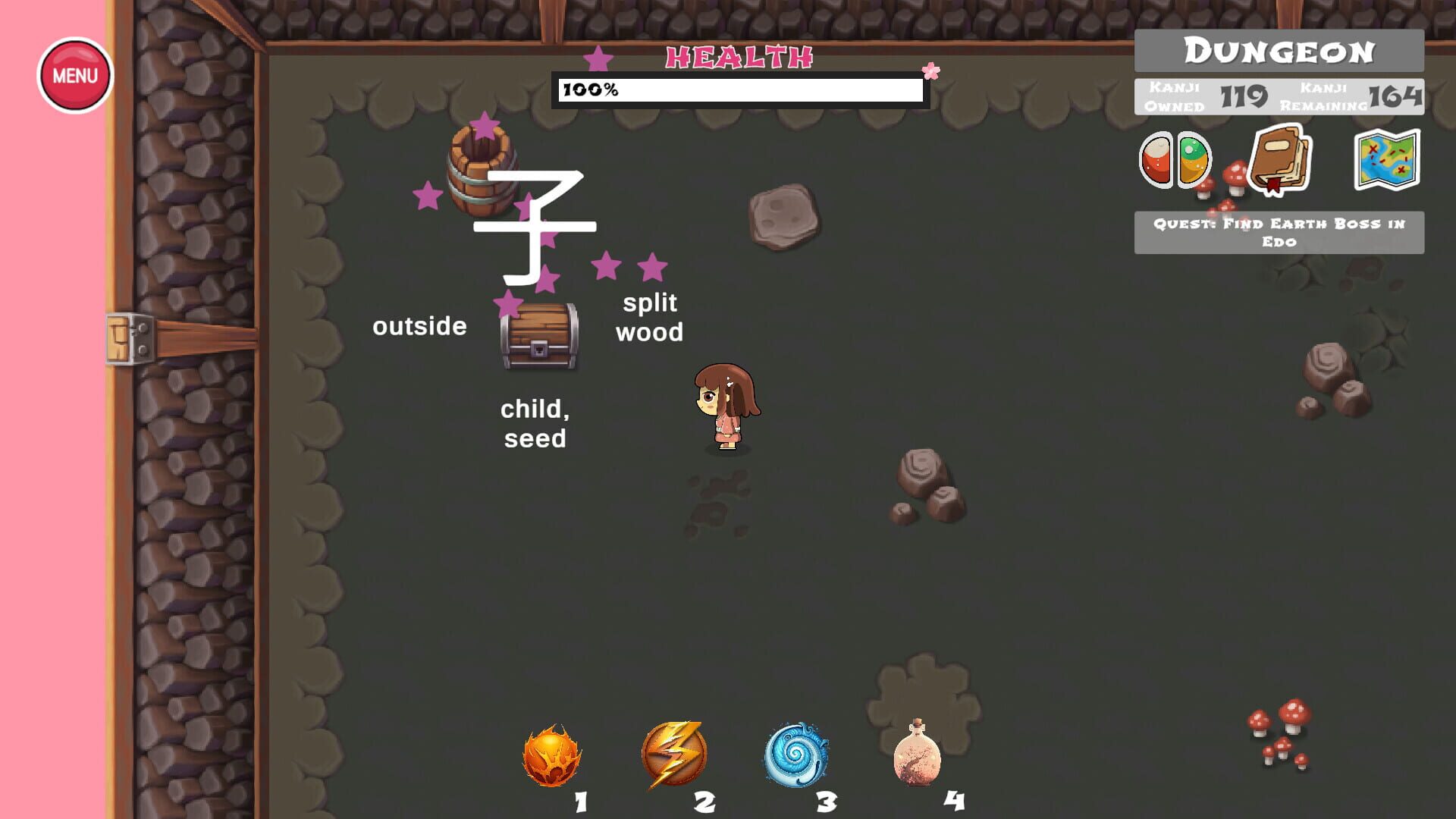Viewport: 1456px width, 819px height.
Task: Click the Kanji Remaining counter 164
Action: coord(1398,97)
